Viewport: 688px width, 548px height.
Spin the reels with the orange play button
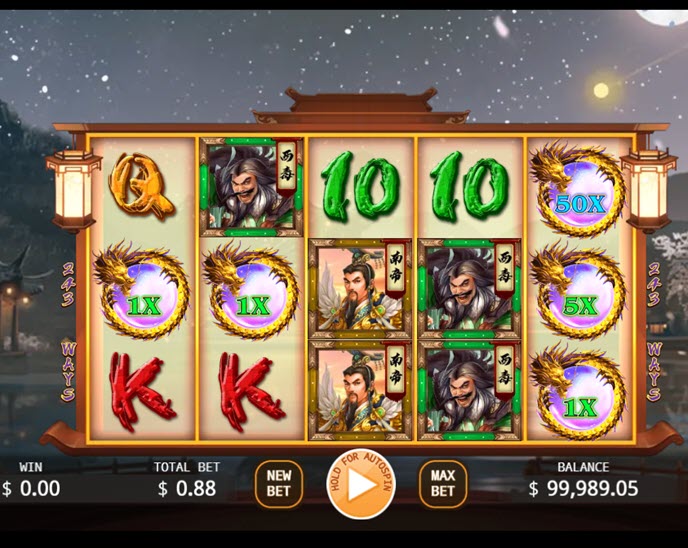tap(361, 486)
